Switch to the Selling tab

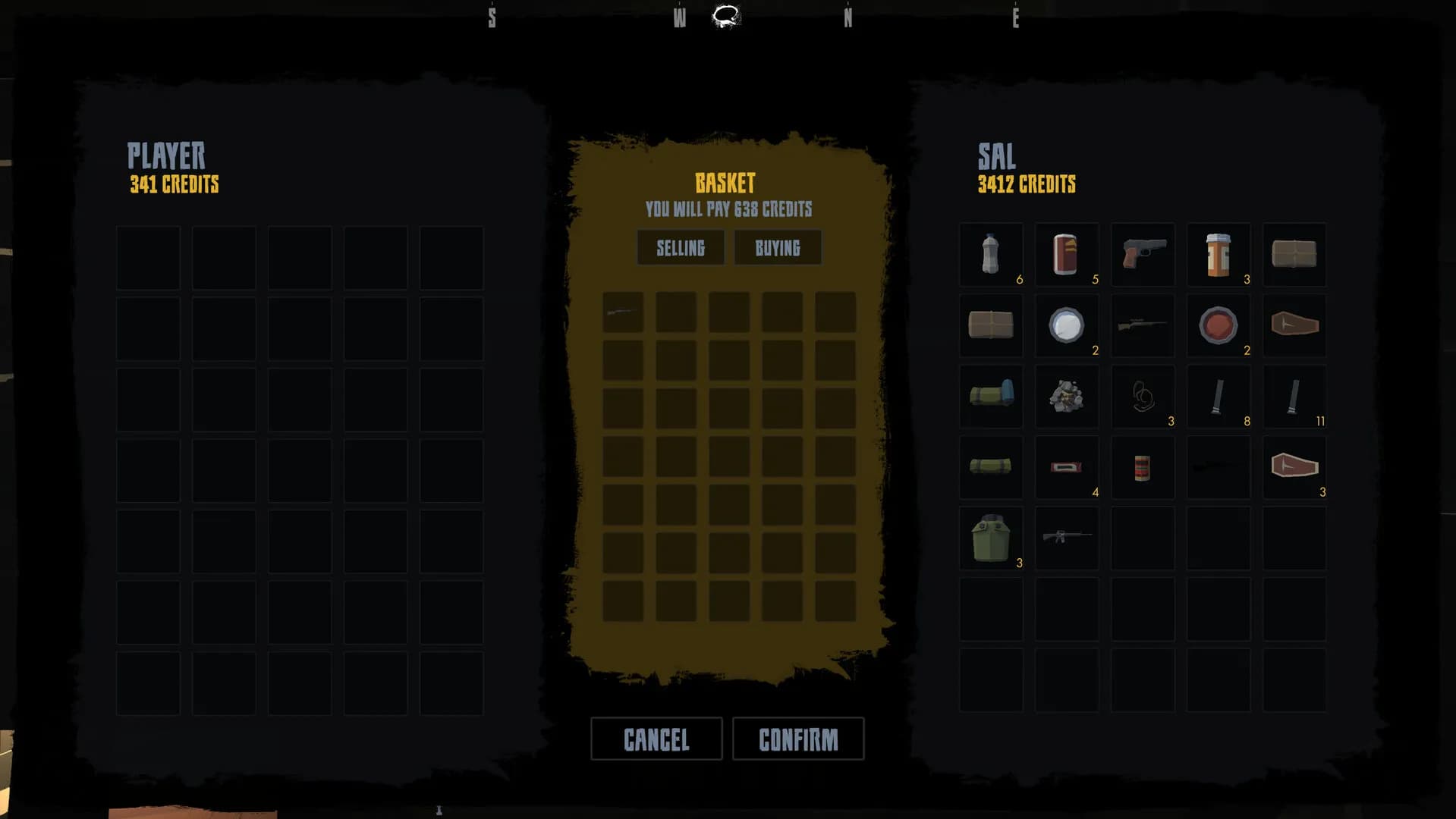(x=680, y=247)
